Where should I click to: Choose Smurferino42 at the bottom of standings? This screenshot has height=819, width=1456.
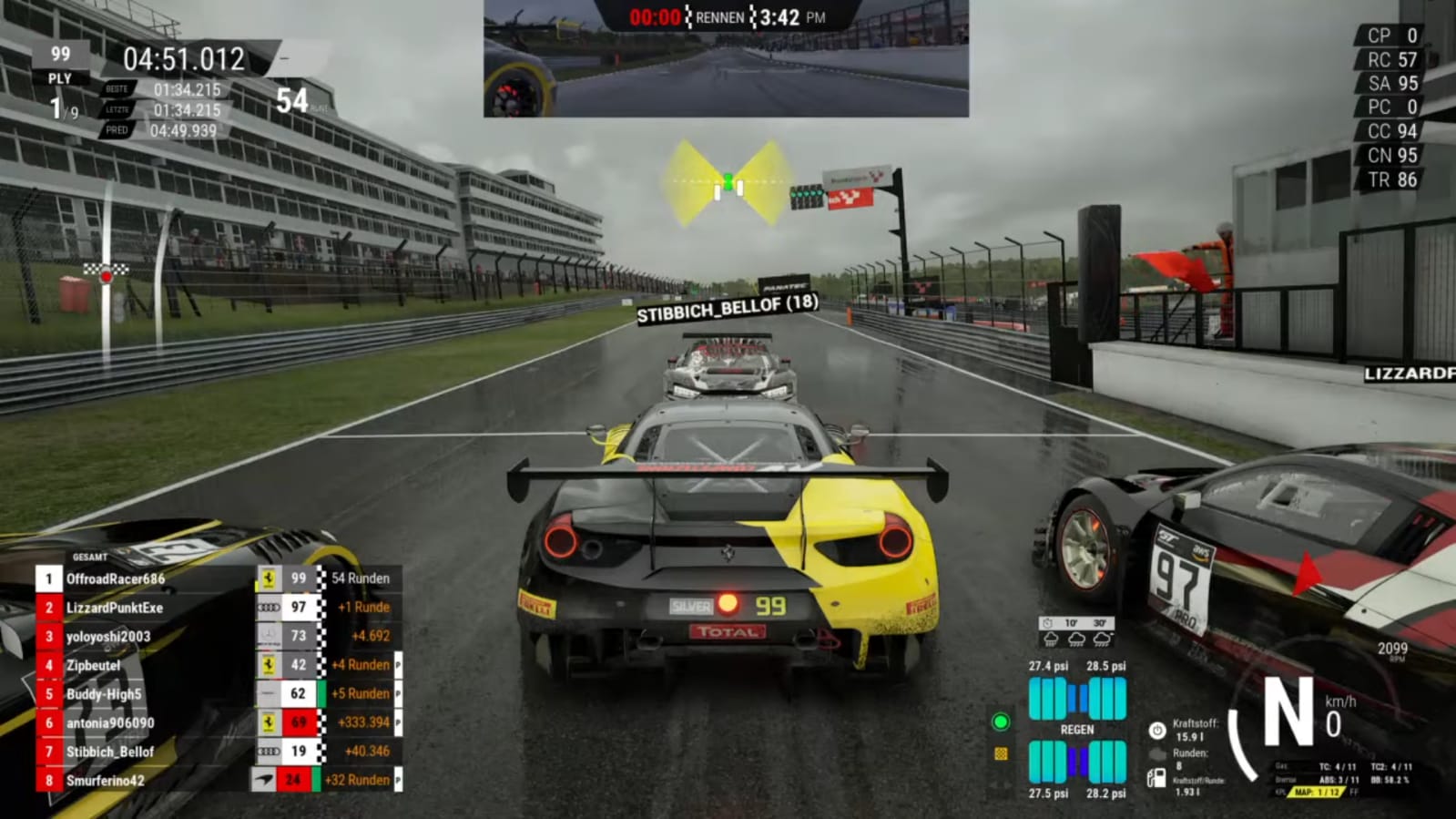tap(105, 781)
